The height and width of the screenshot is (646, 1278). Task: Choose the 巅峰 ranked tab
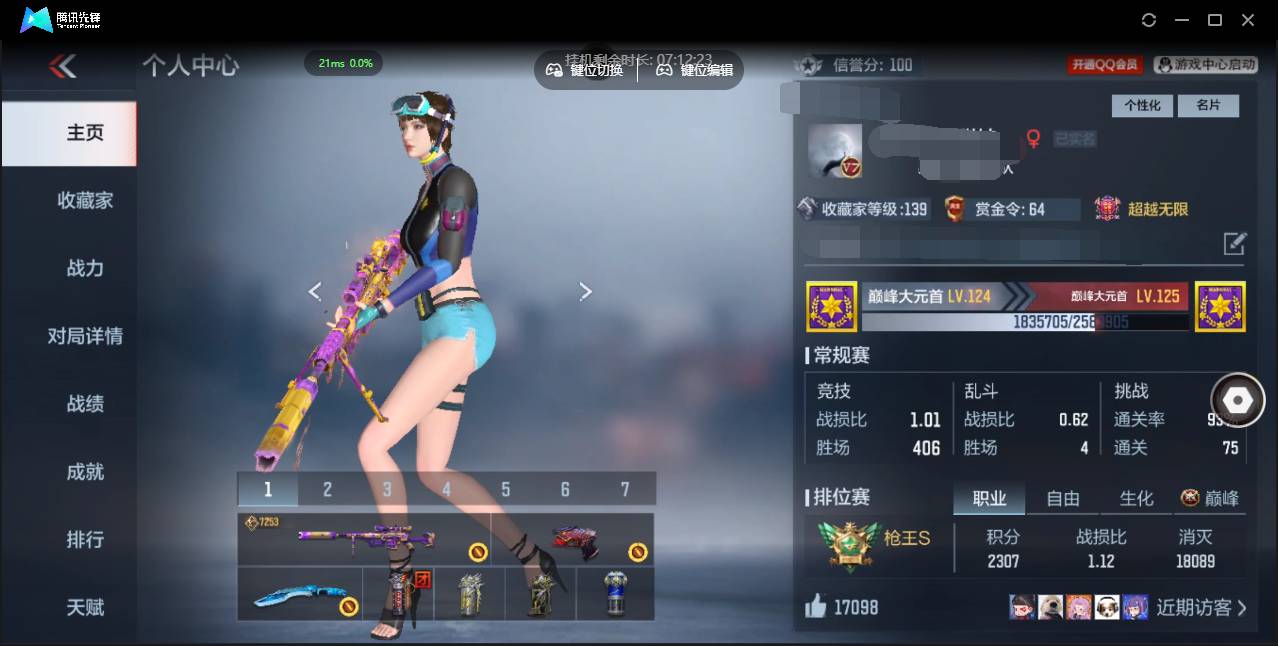point(1210,498)
